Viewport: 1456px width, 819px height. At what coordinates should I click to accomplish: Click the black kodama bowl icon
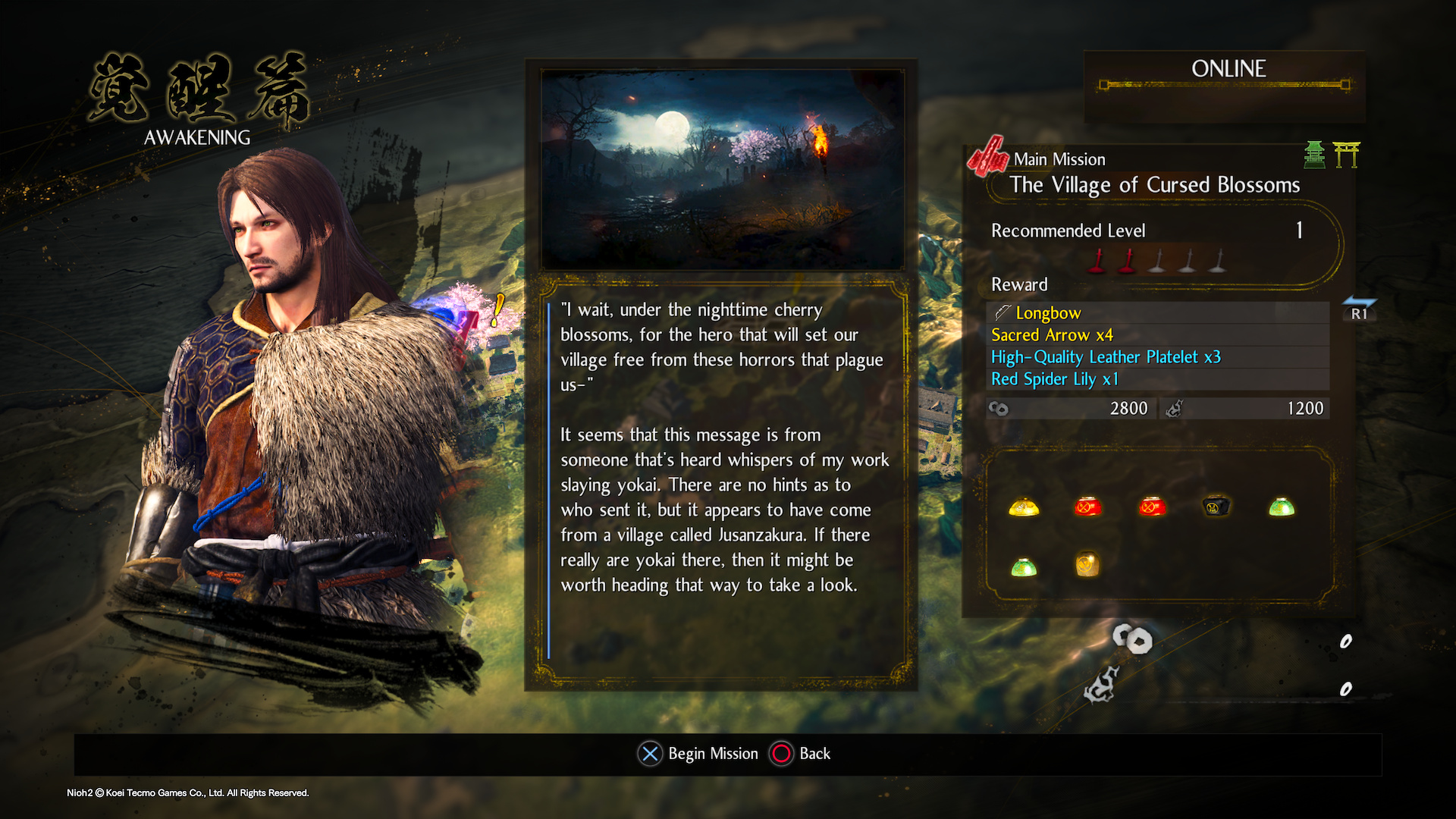1216,506
